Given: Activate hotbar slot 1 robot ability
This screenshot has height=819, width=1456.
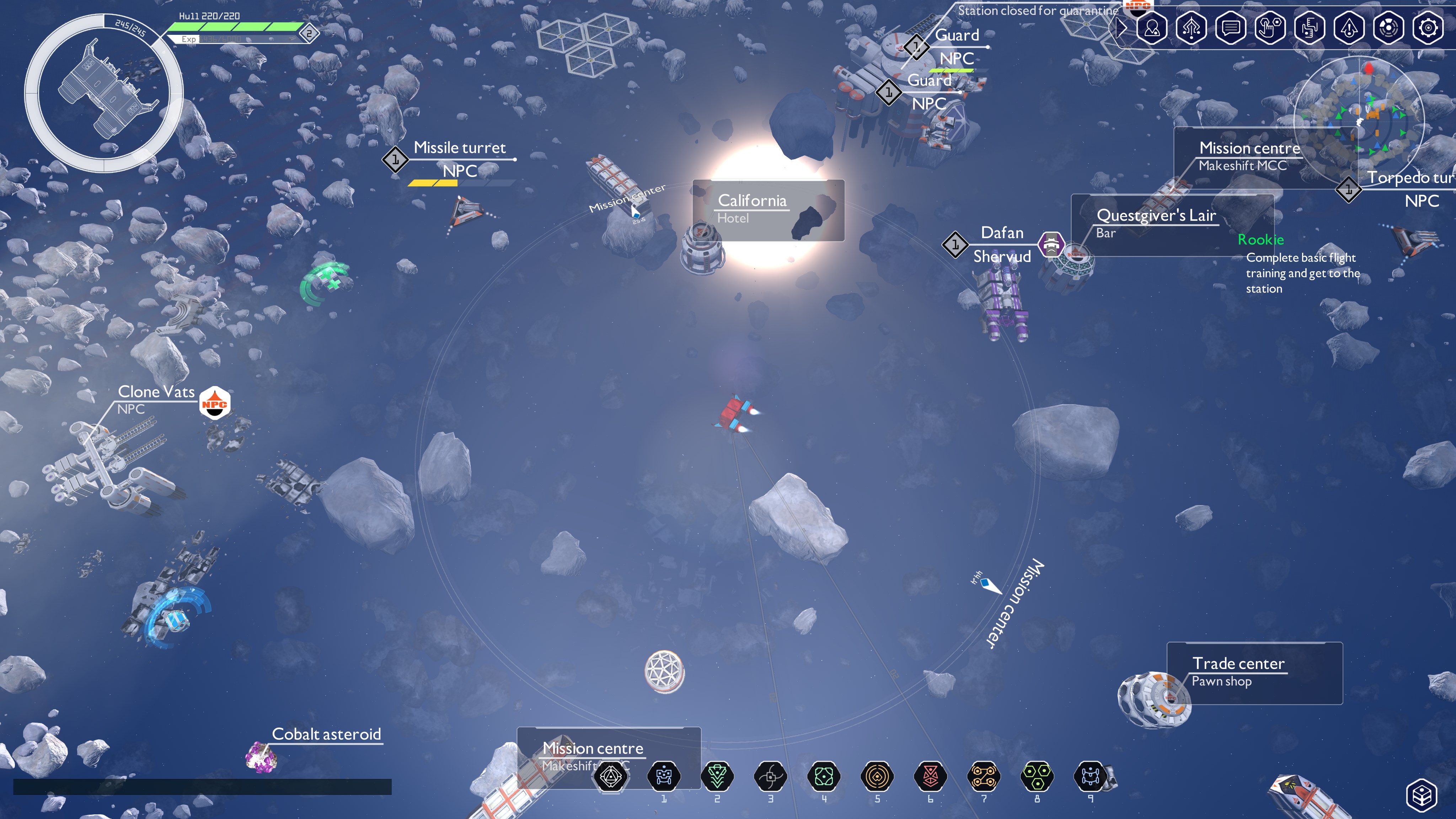Looking at the screenshot, I should [664, 777].
